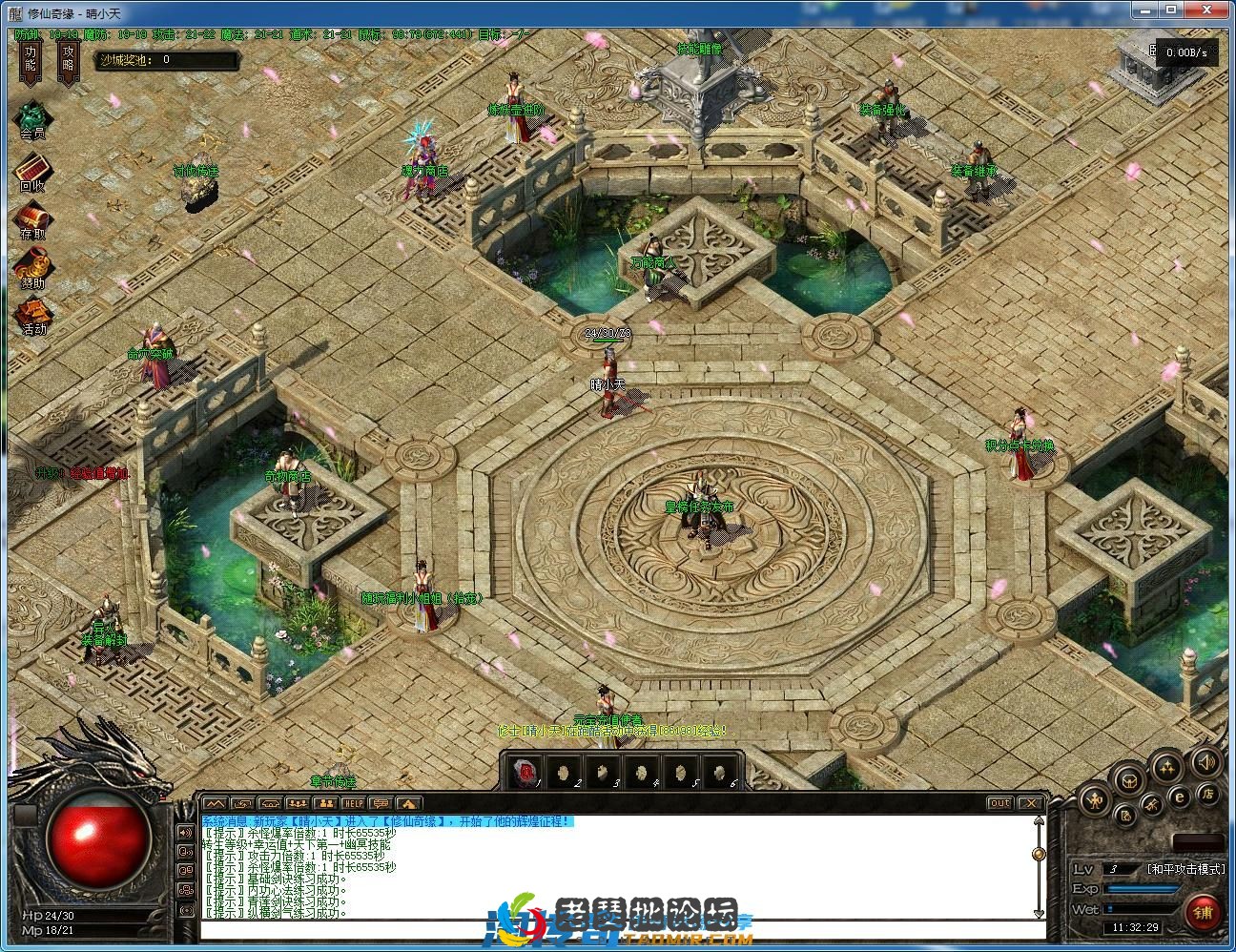Toggle the 和平攻击模式 attack mode setting
The image size is (1236, 952).
tap(1185, 869)
